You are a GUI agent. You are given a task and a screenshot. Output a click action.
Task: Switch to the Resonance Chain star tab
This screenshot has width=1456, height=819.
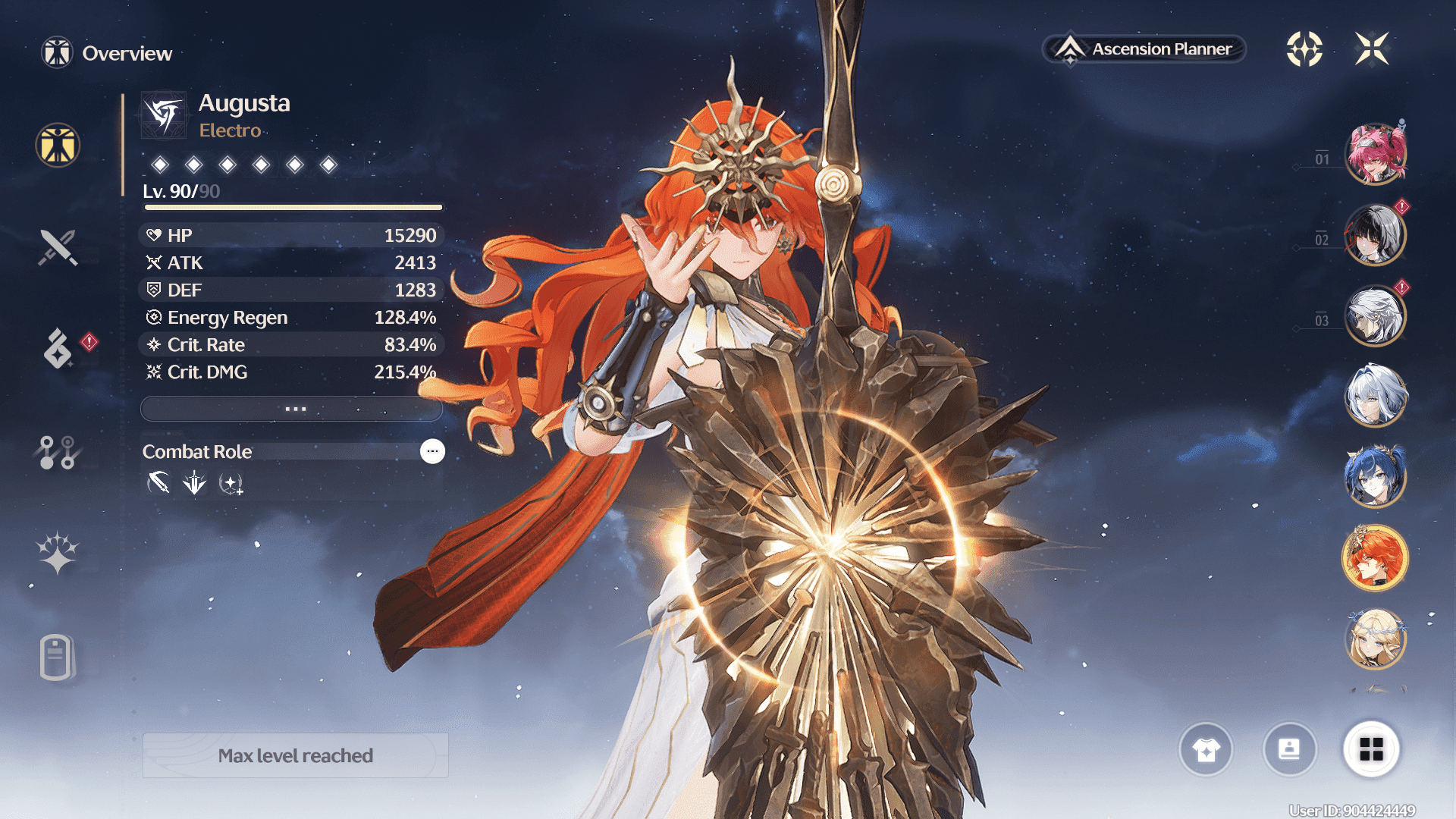coord(58,552)
